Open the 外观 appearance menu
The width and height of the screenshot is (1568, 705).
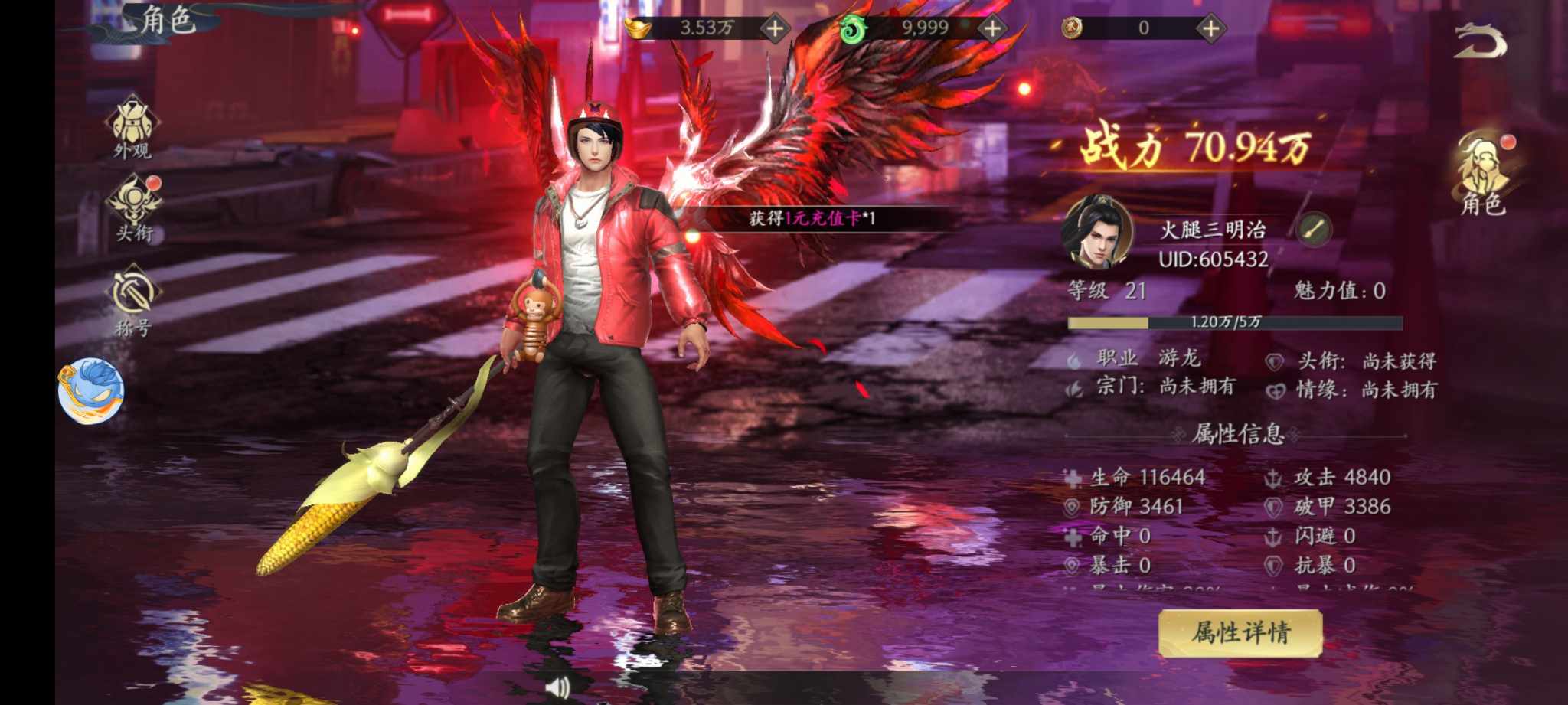tap(132, 127)
